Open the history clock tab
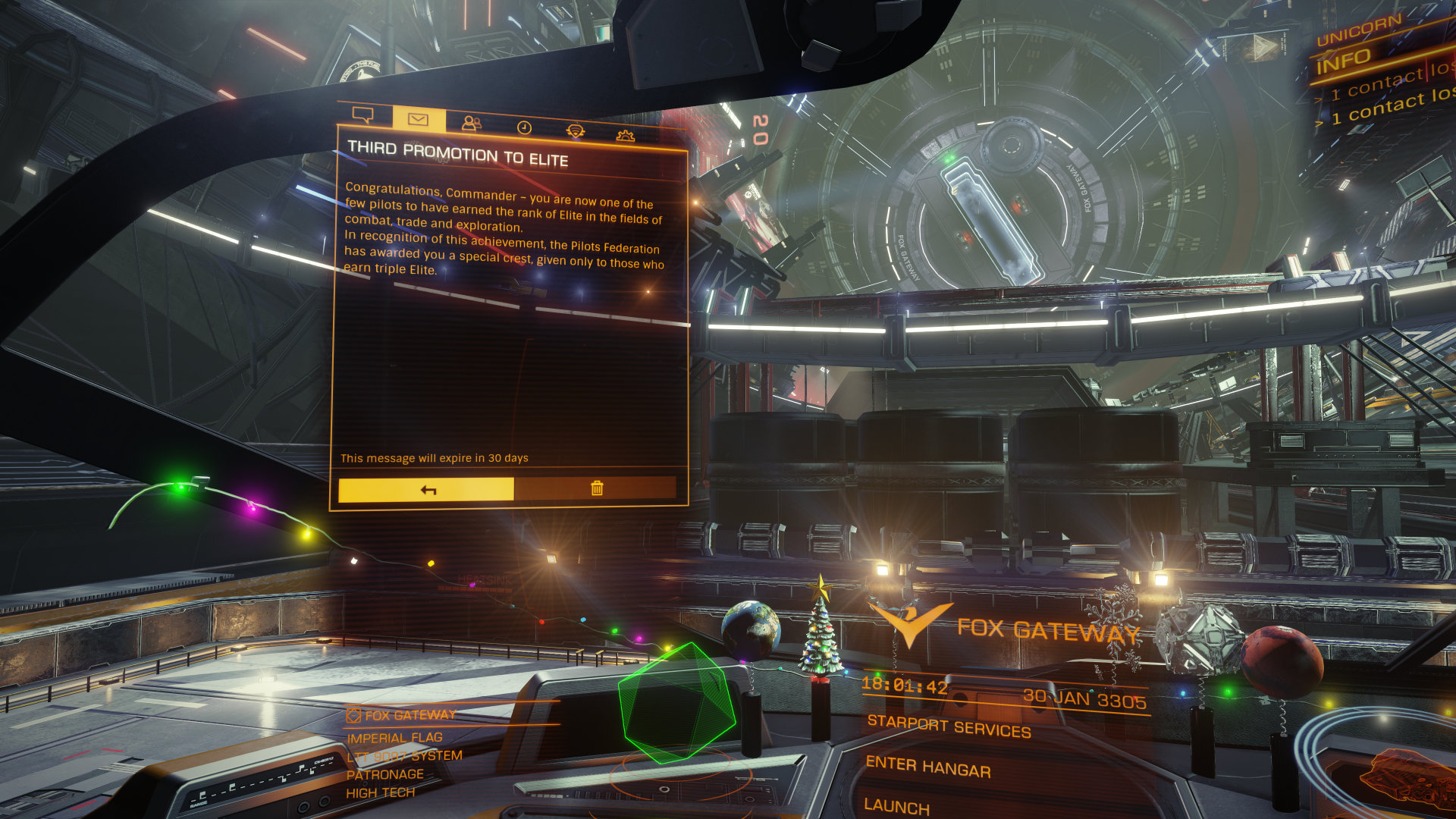The height and width of the screenshot is (819, 1456). [x=524, y=127]
